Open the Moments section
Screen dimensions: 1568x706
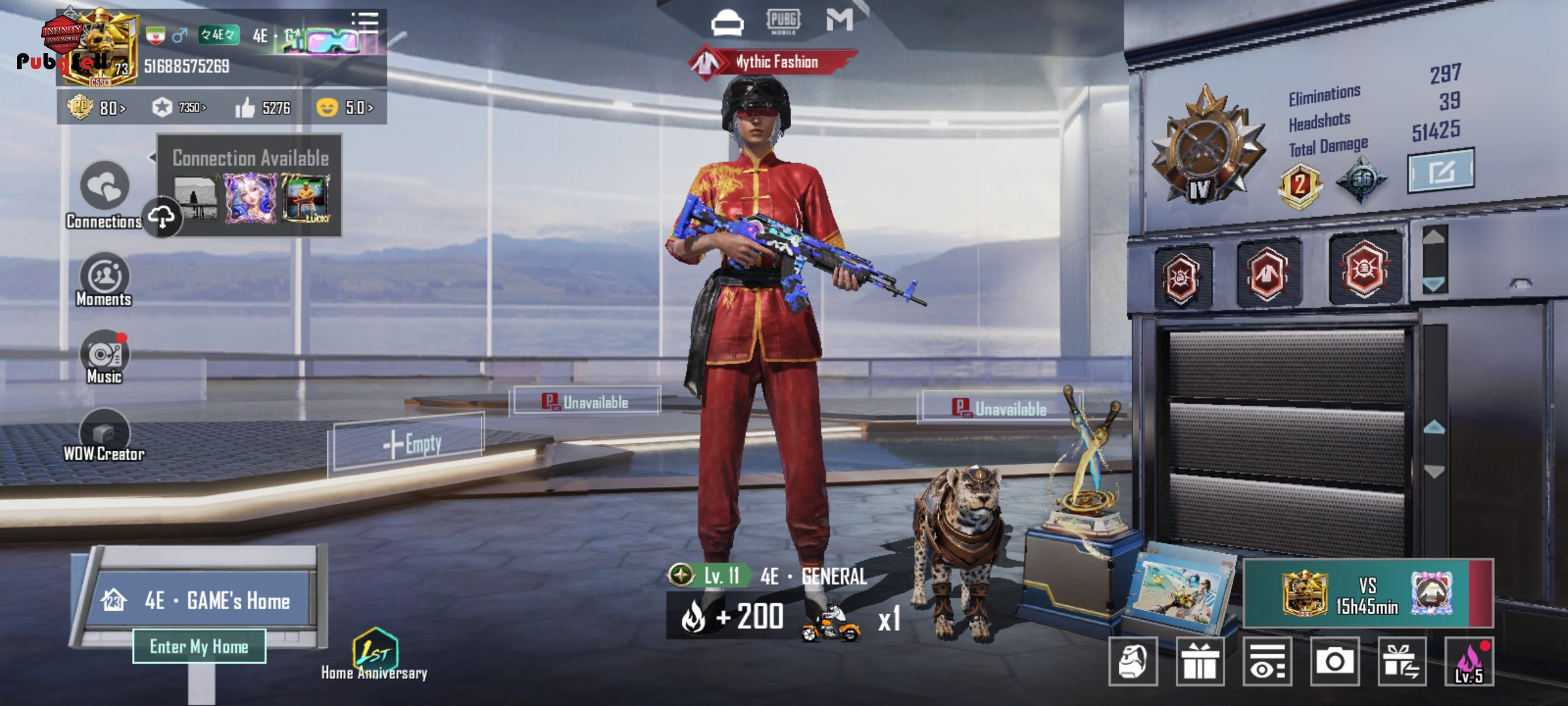[x=105, y=277]
